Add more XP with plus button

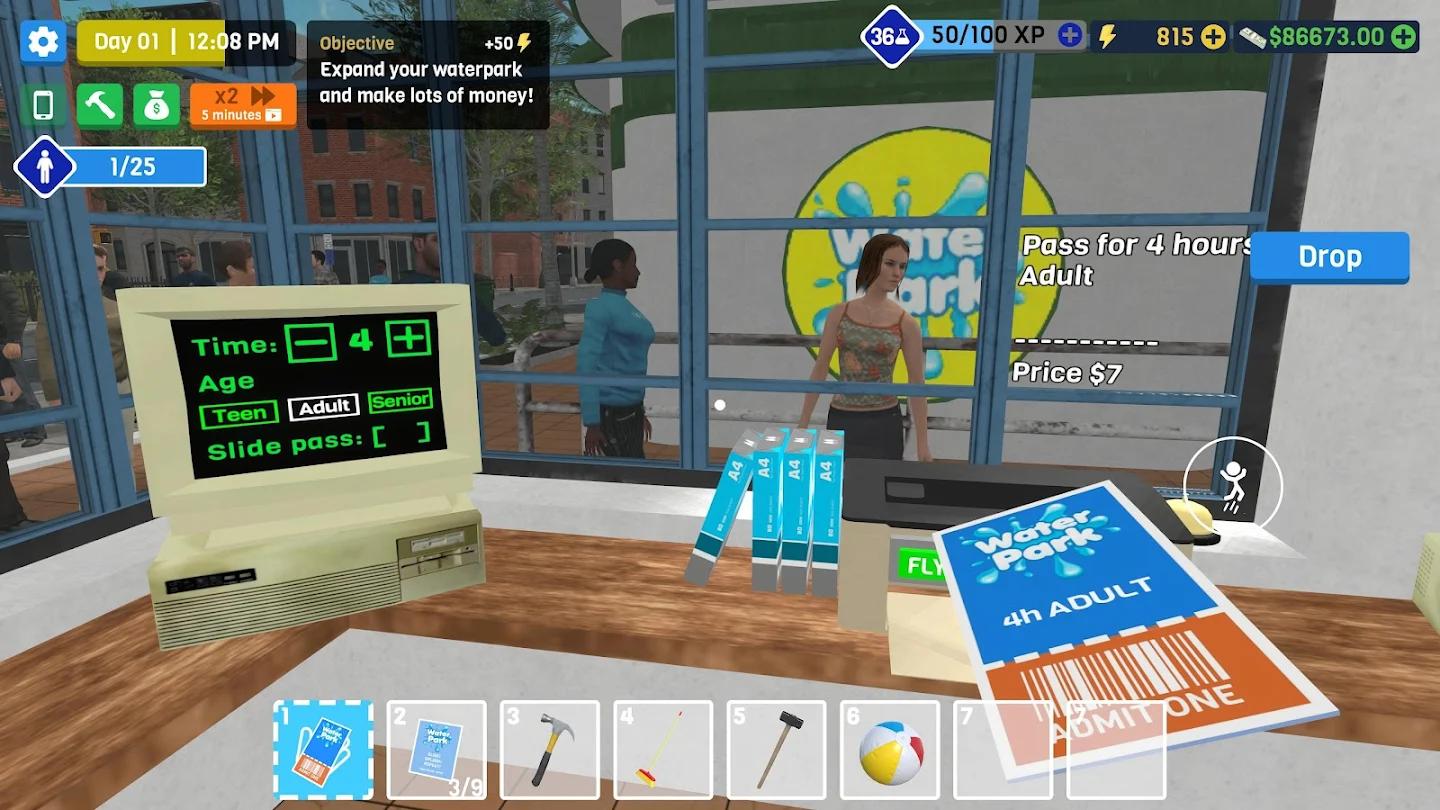click(x=1070, y=37)
